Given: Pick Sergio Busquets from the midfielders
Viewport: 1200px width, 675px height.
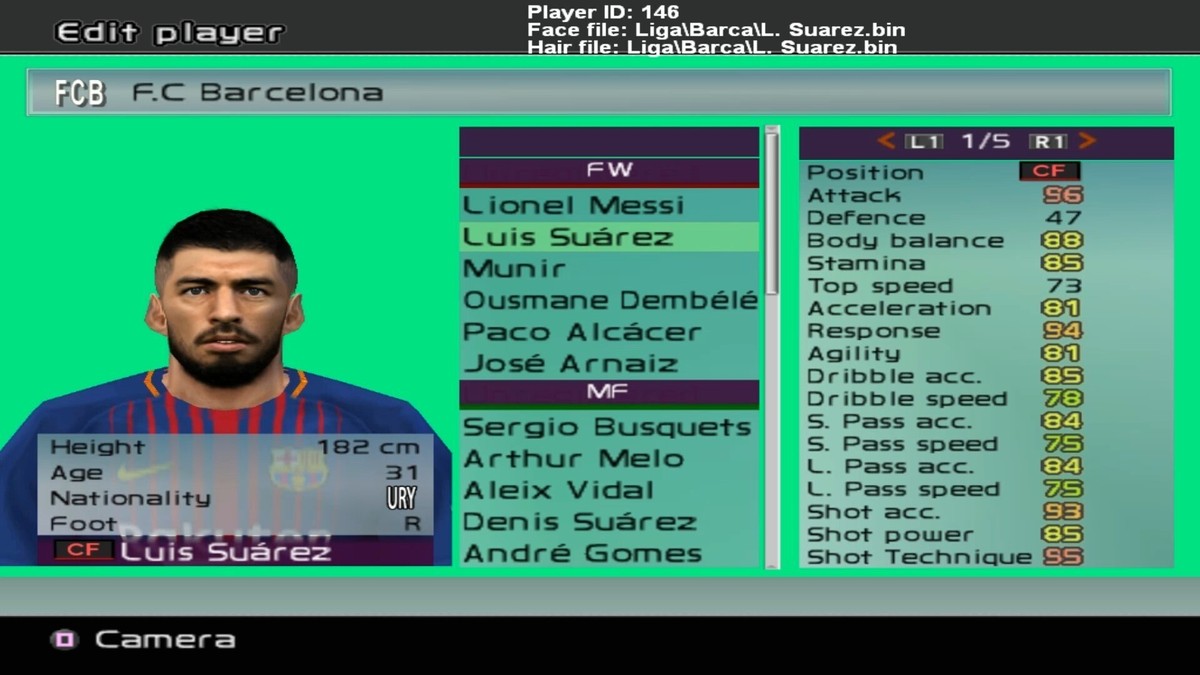Looking at the screenshot, I should [607, 428].
